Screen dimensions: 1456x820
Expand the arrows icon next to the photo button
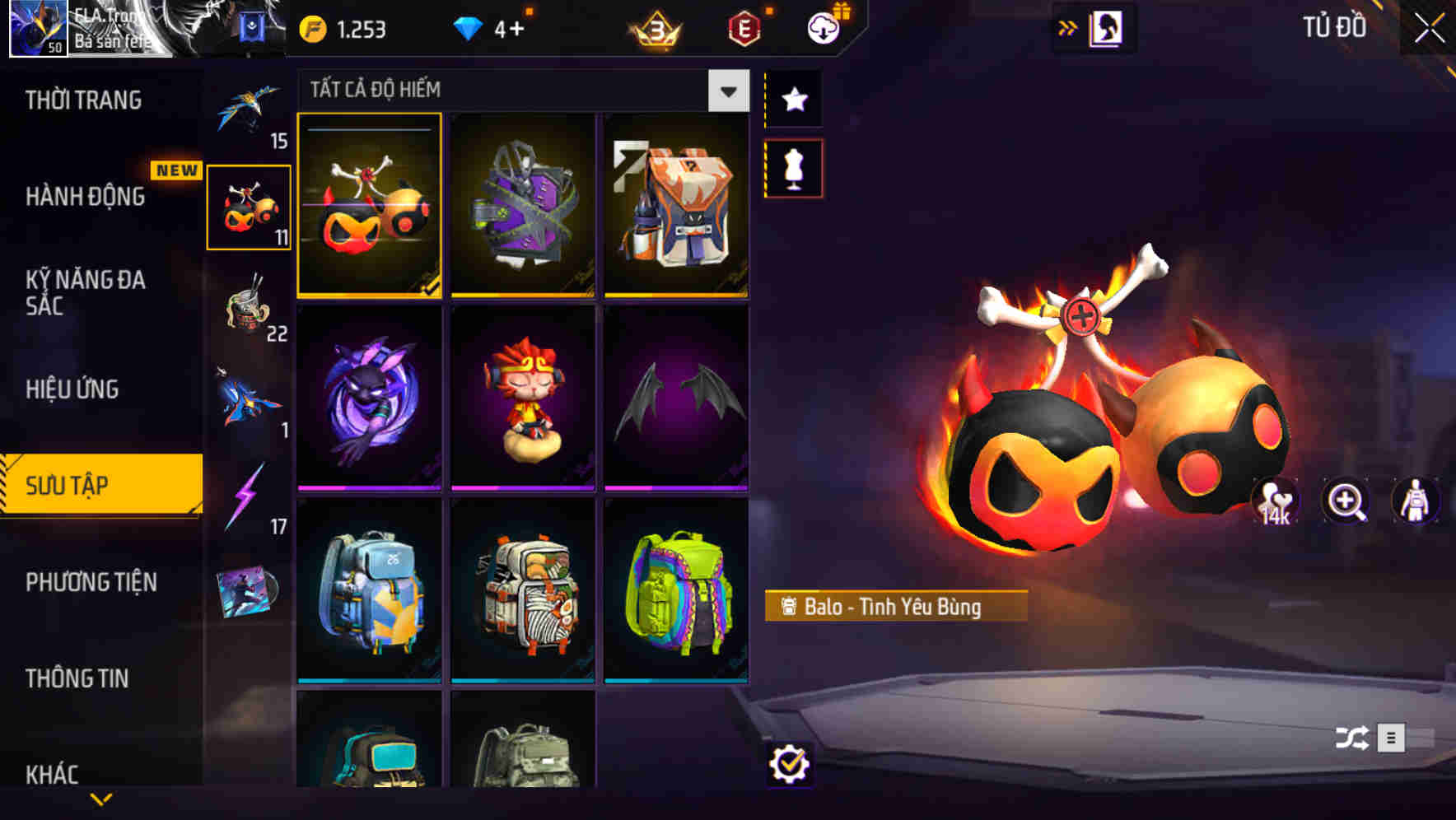(x=1068, y=26)
